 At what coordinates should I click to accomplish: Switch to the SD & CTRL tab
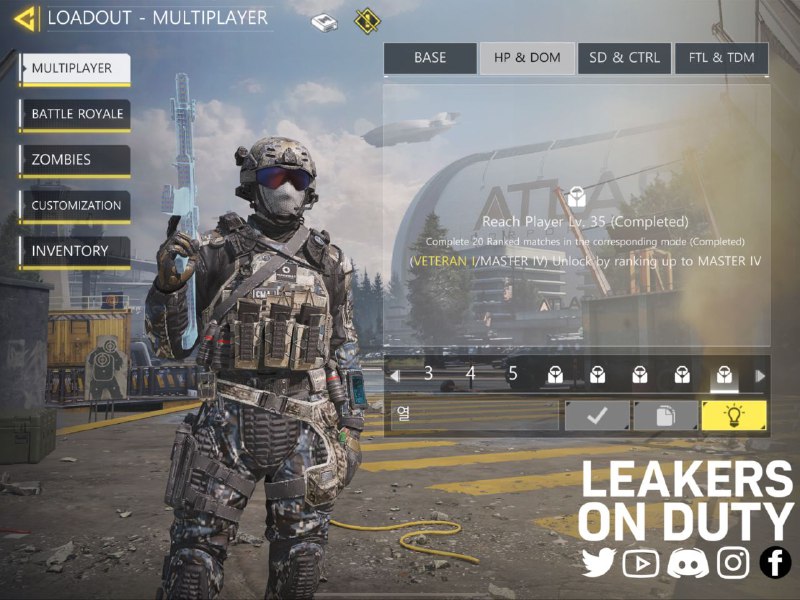point(624,58)
